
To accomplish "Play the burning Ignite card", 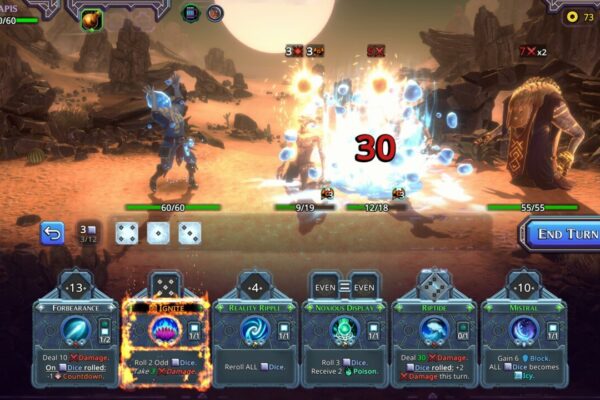I will tap(164, 330).
